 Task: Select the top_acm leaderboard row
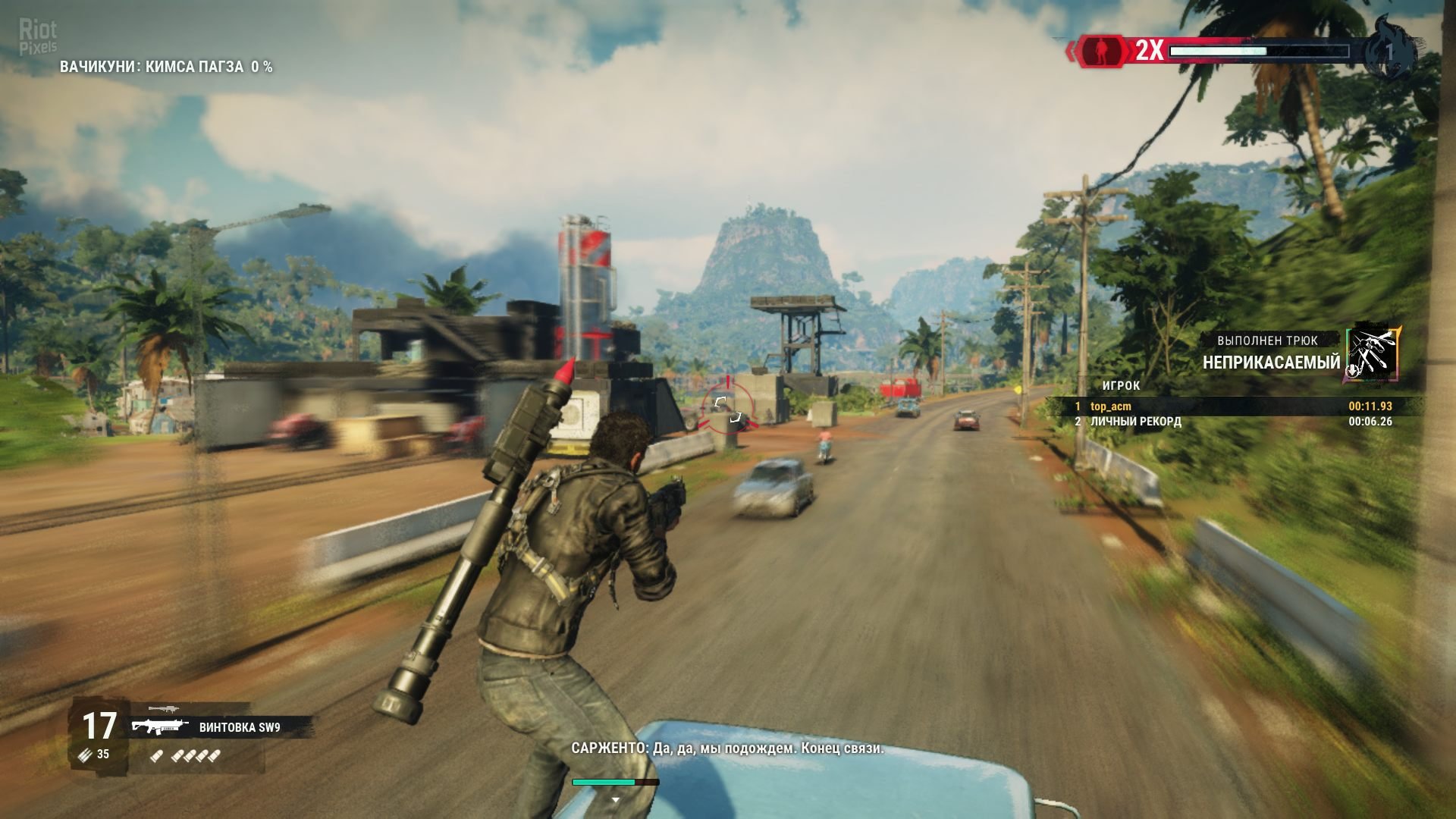(1235, 406)
